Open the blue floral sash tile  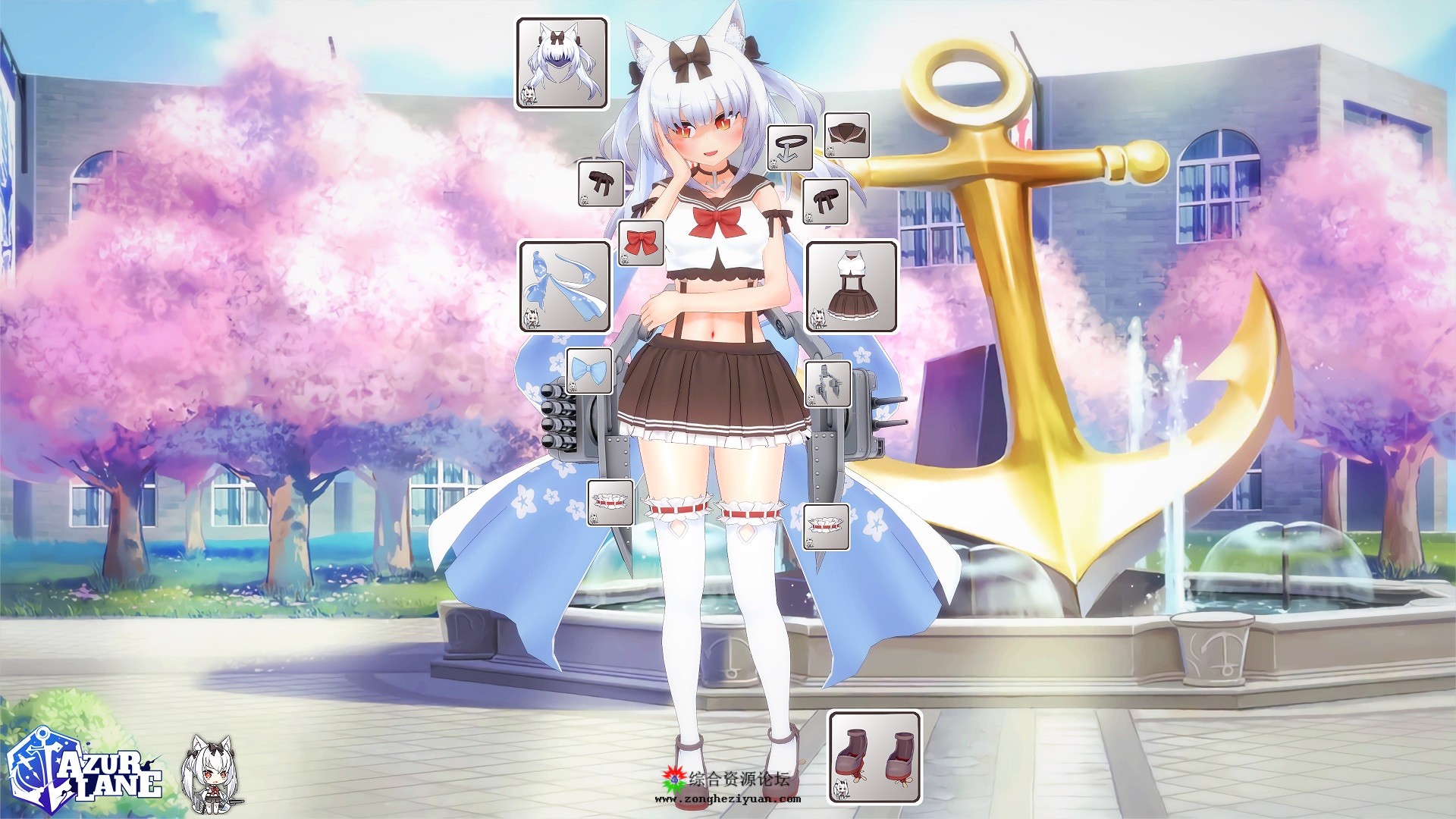click(565, 287)
